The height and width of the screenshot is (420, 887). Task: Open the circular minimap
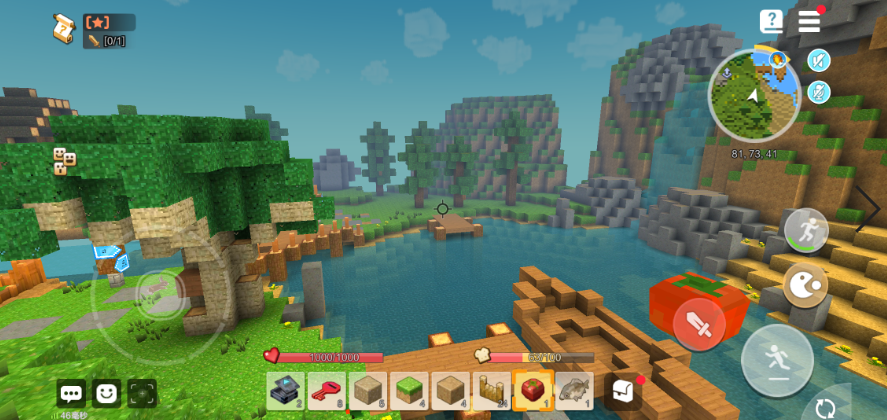754,96
